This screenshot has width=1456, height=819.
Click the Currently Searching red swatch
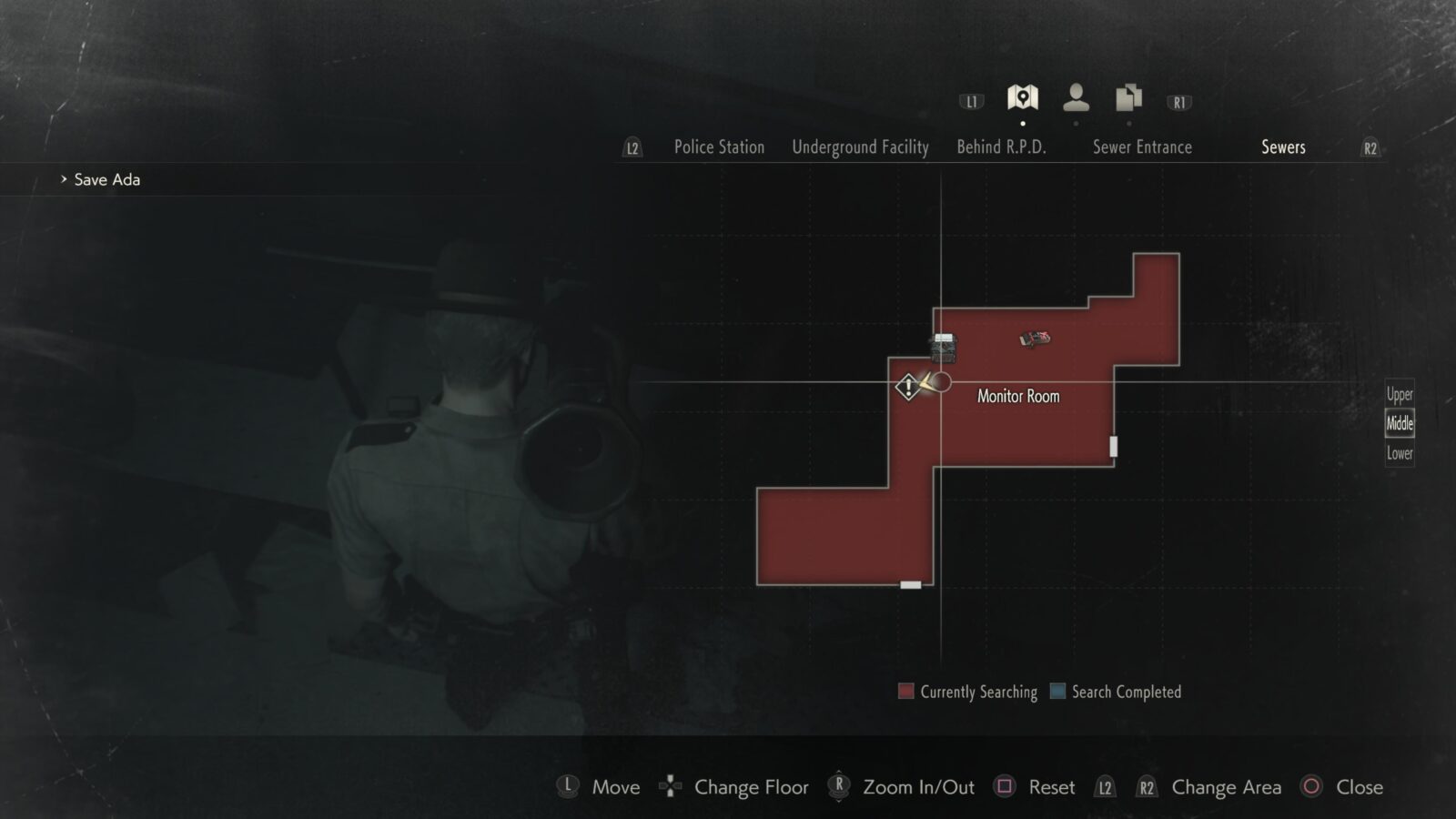(906, 692)
